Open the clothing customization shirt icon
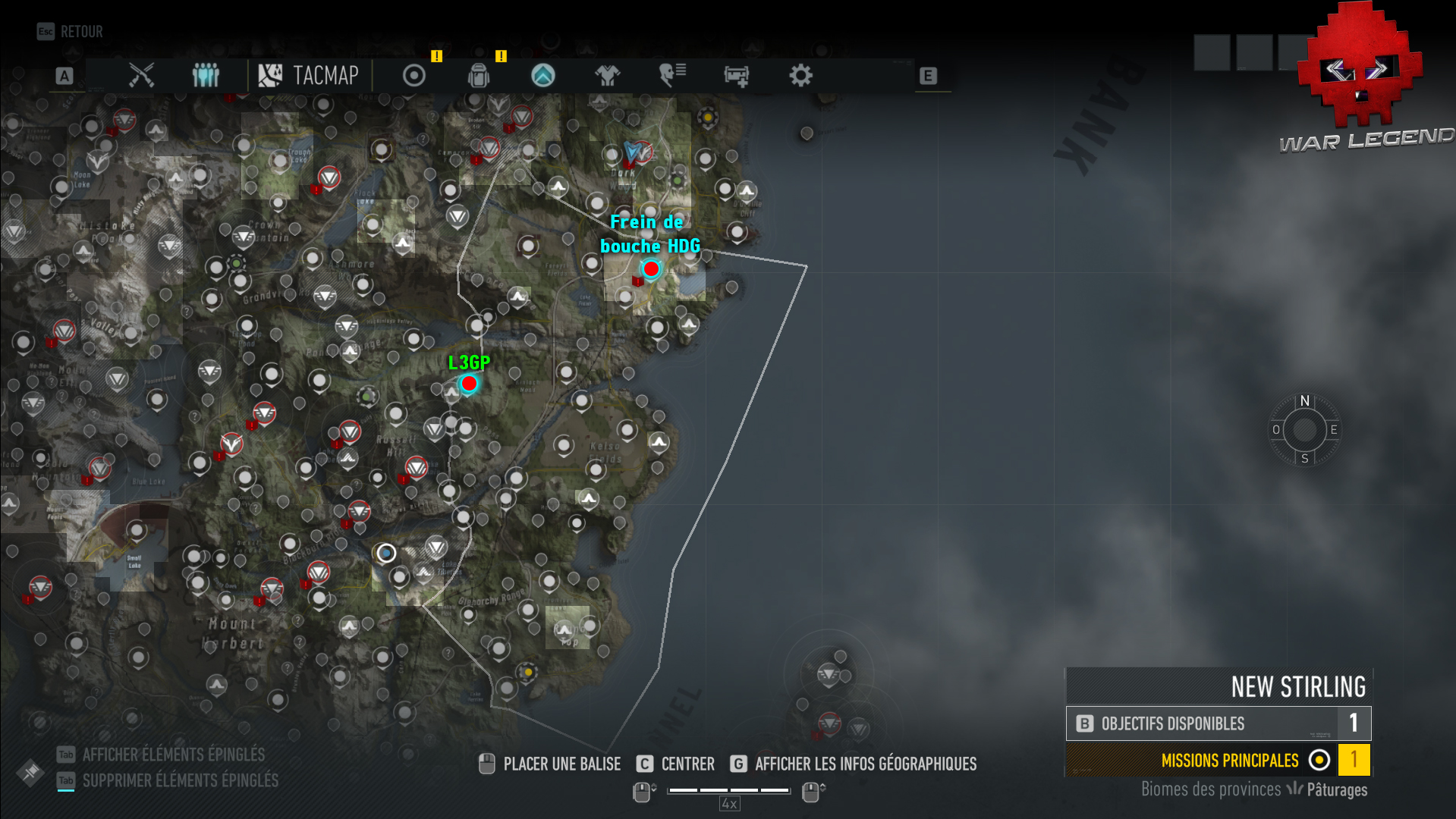This screenshot has height=819, width=1456. (x=607, y=75)
